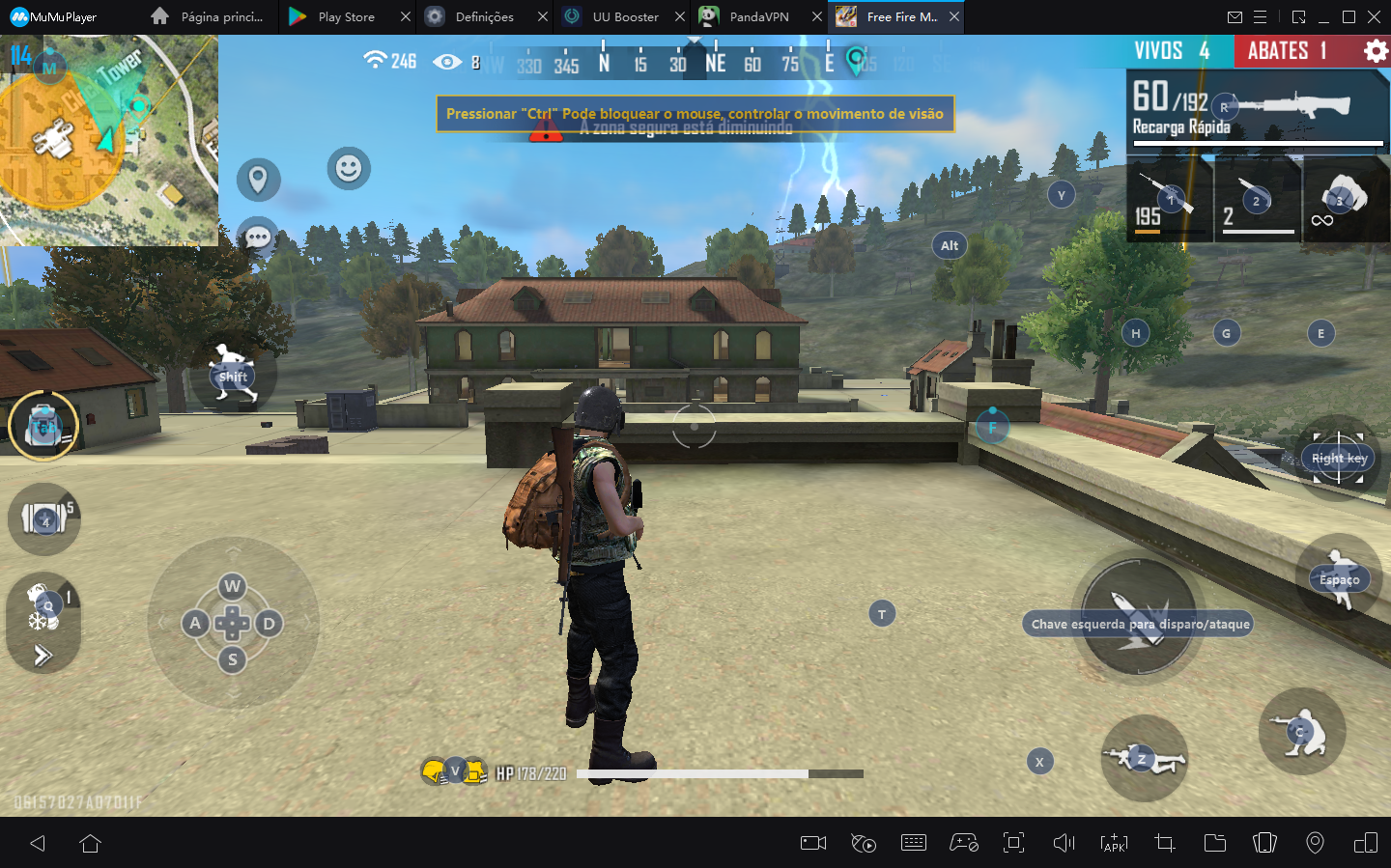The height and width of the screenshot is (868, 1391).
Task: Select weapon slot 2 with knife icon
Action: click(1256, 198)
